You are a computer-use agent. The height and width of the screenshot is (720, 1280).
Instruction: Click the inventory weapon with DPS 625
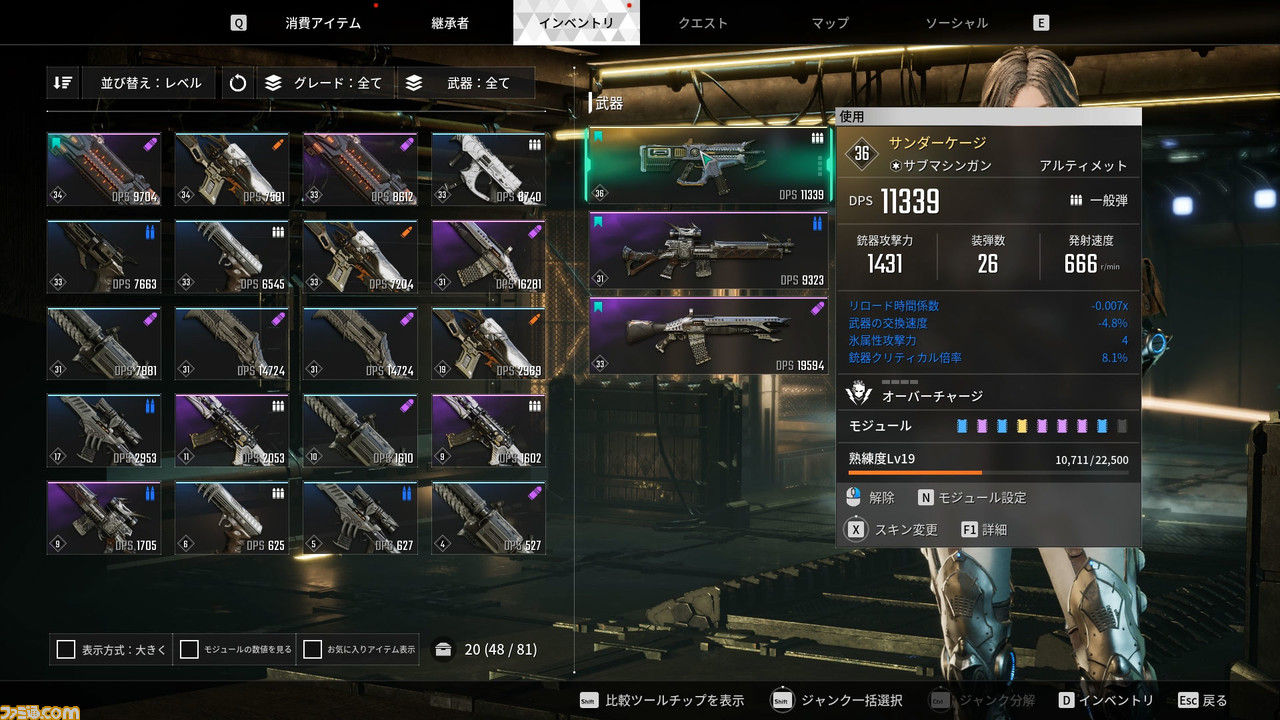[x=232, y=518]
